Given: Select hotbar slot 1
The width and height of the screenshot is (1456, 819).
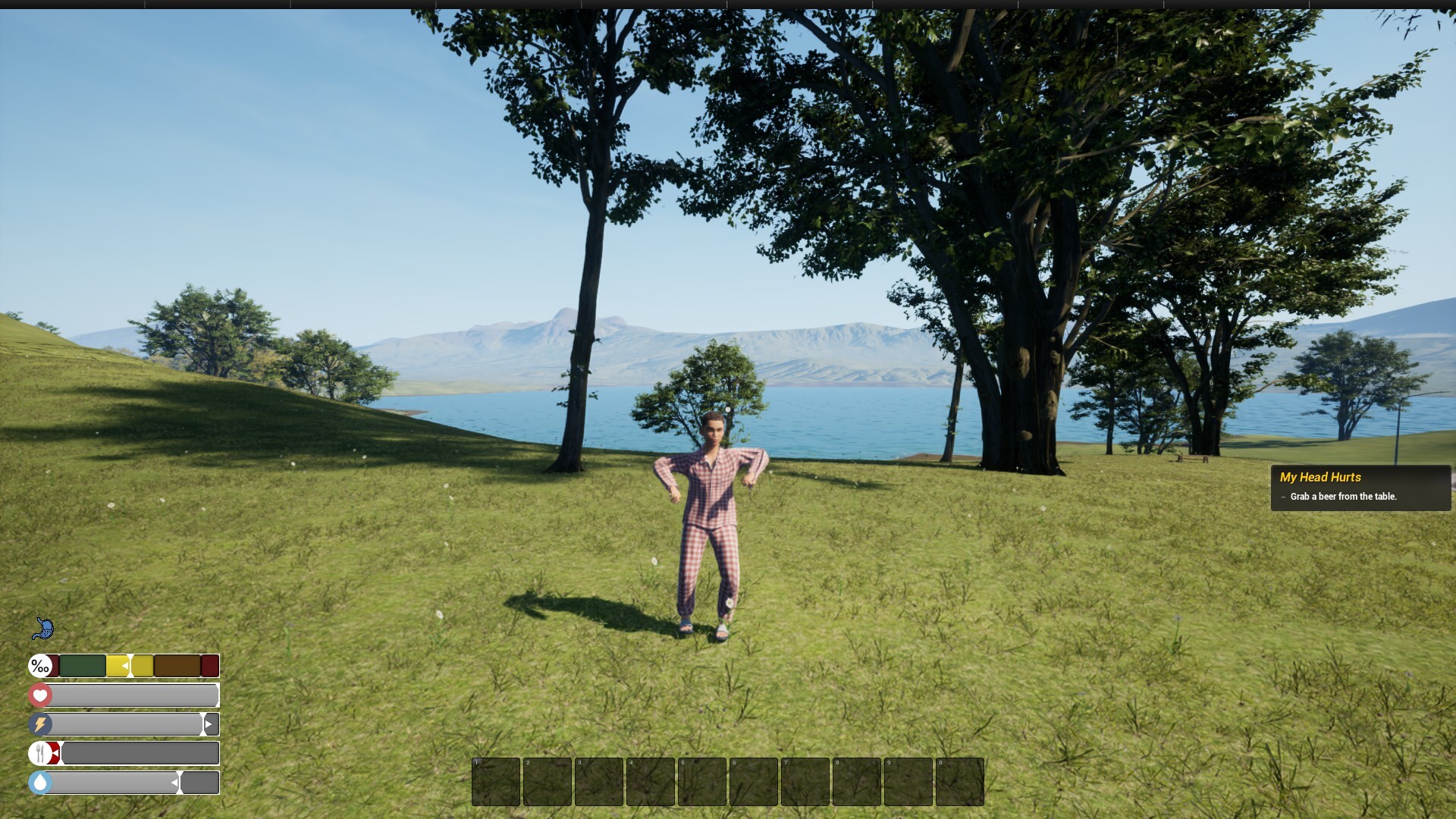Looking at the screenshot, I should pos(497,782).
